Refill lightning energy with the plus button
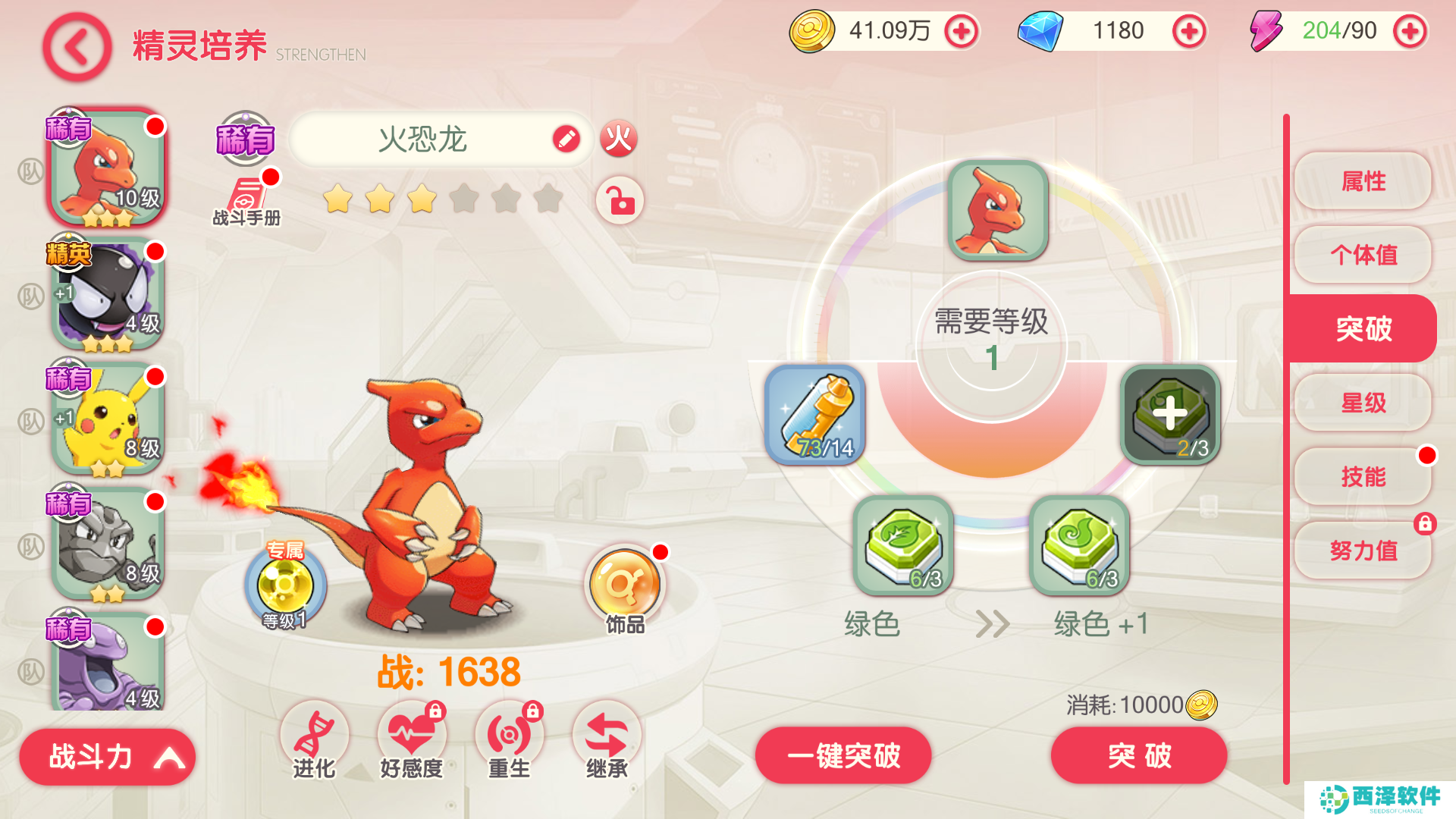This screenshot has width=1456, height=819. (1410, 32)
